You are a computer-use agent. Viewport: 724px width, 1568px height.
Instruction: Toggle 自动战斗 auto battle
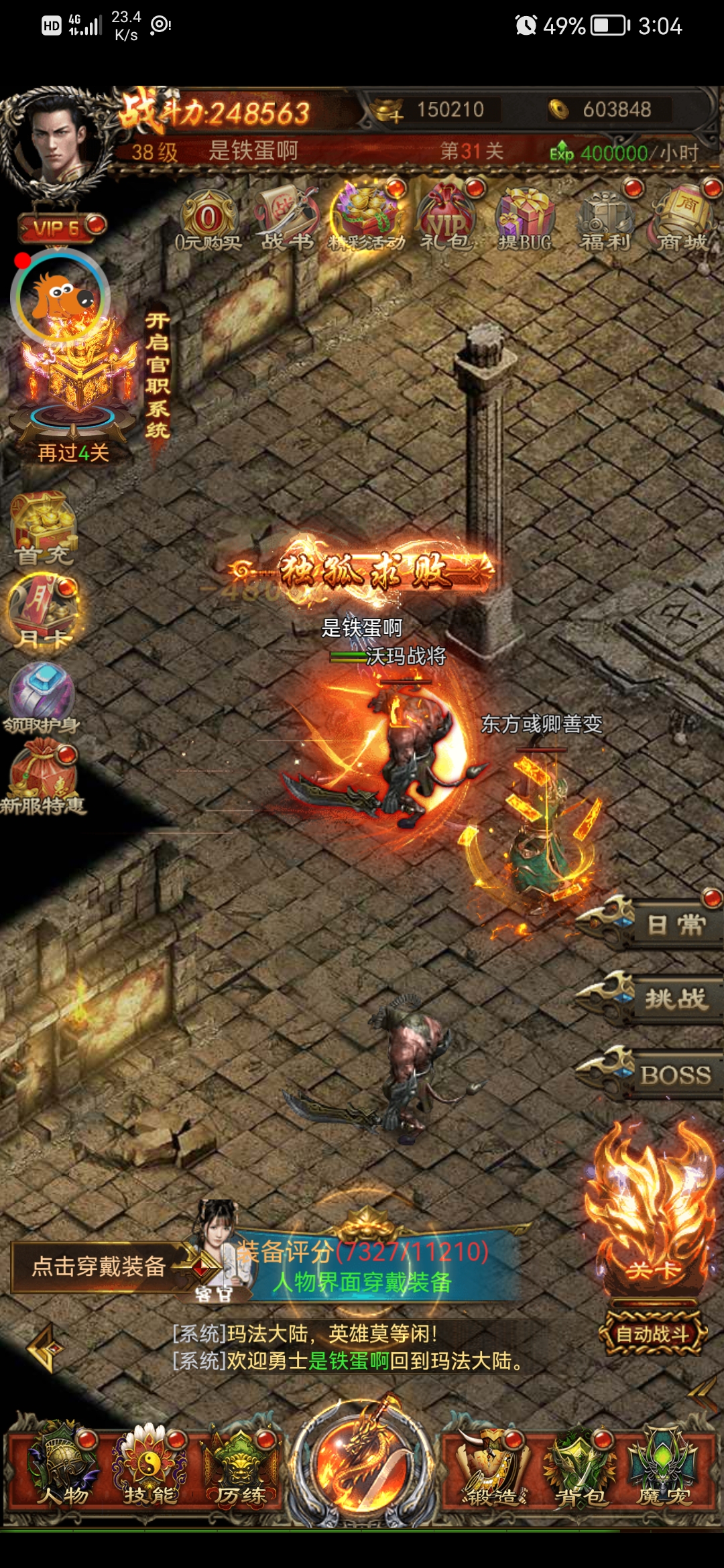[652, 1334]
